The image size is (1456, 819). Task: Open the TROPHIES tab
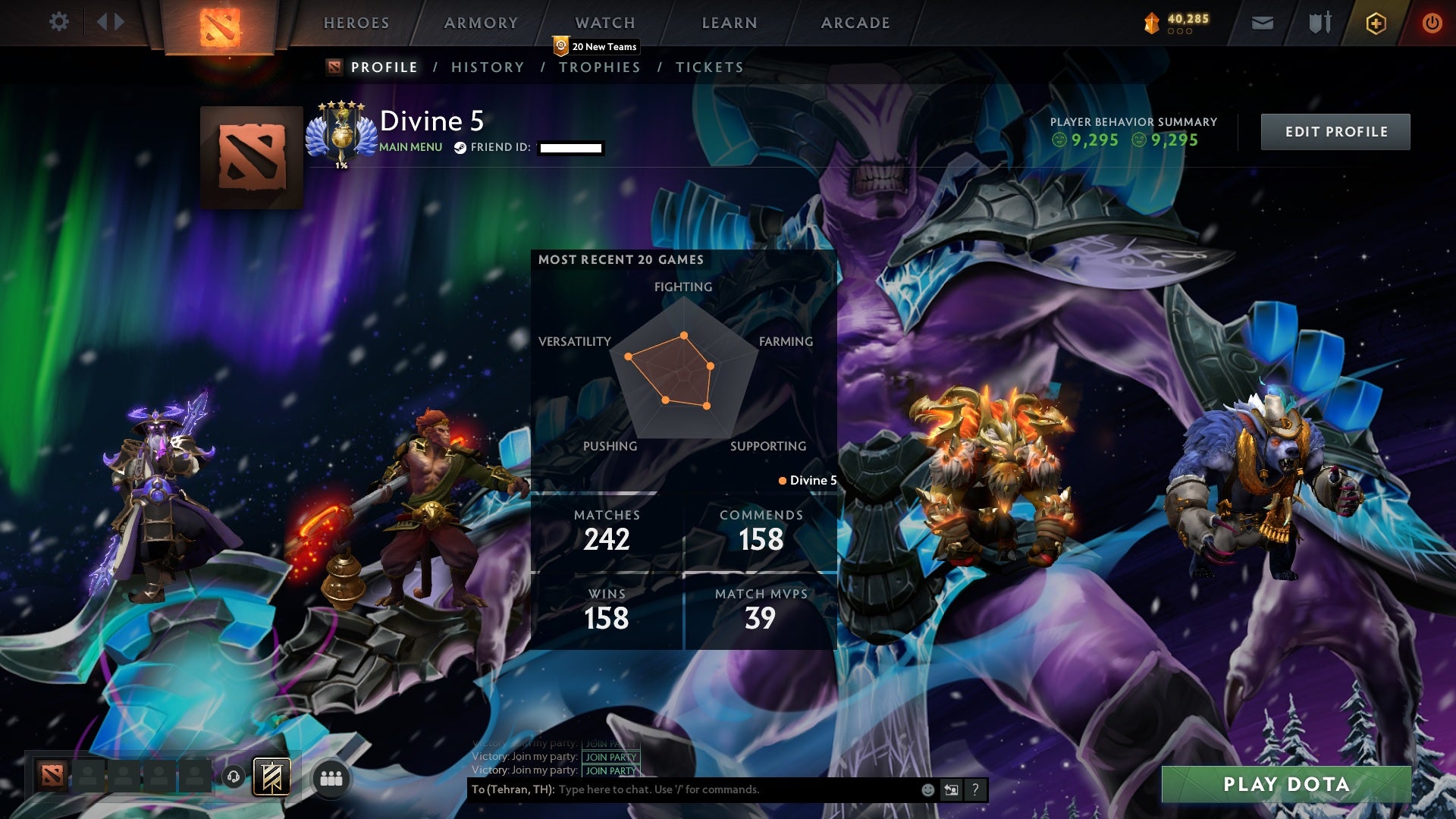pos(600,67)
